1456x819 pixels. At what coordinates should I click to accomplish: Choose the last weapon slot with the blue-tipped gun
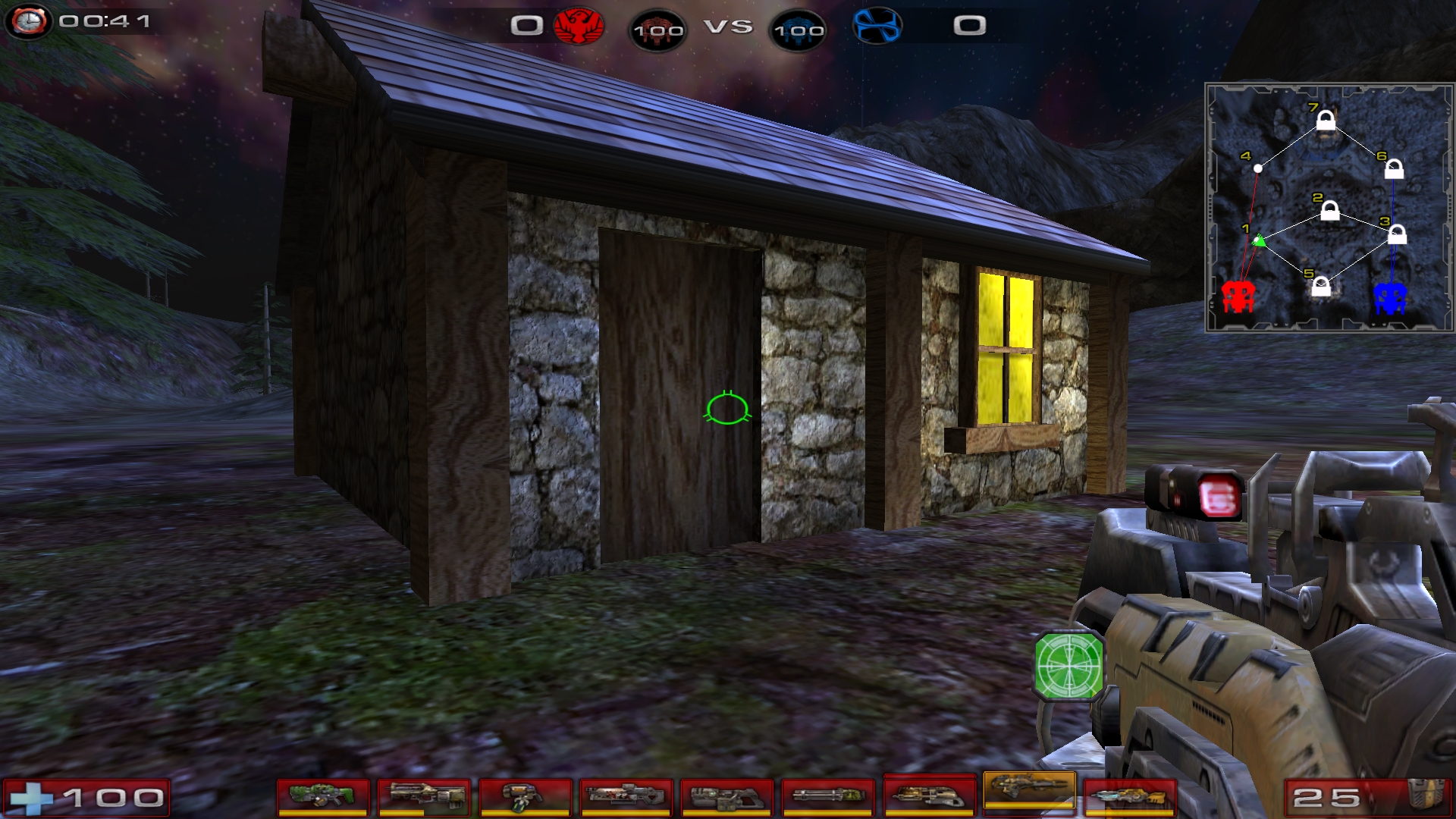coord(1129,797)
